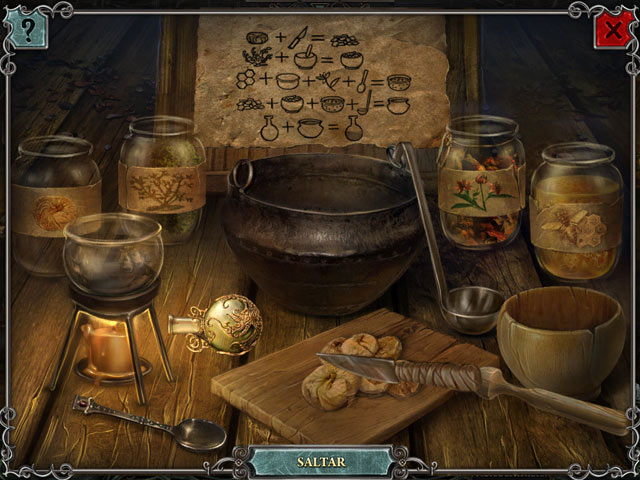Screen dimensions: 640x480
Task: Click the SALTAR skip button
Action: tap(321, 462)
